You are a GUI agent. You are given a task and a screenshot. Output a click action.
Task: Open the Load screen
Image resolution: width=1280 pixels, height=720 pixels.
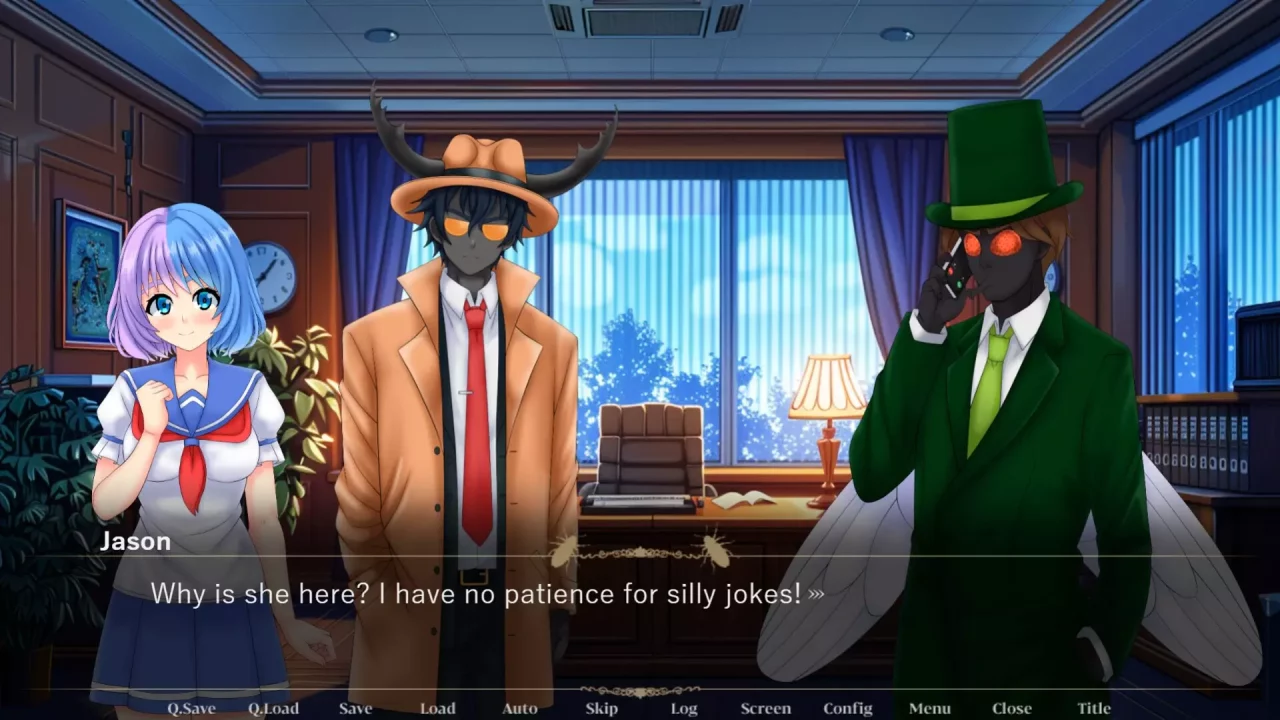[437, 708]
